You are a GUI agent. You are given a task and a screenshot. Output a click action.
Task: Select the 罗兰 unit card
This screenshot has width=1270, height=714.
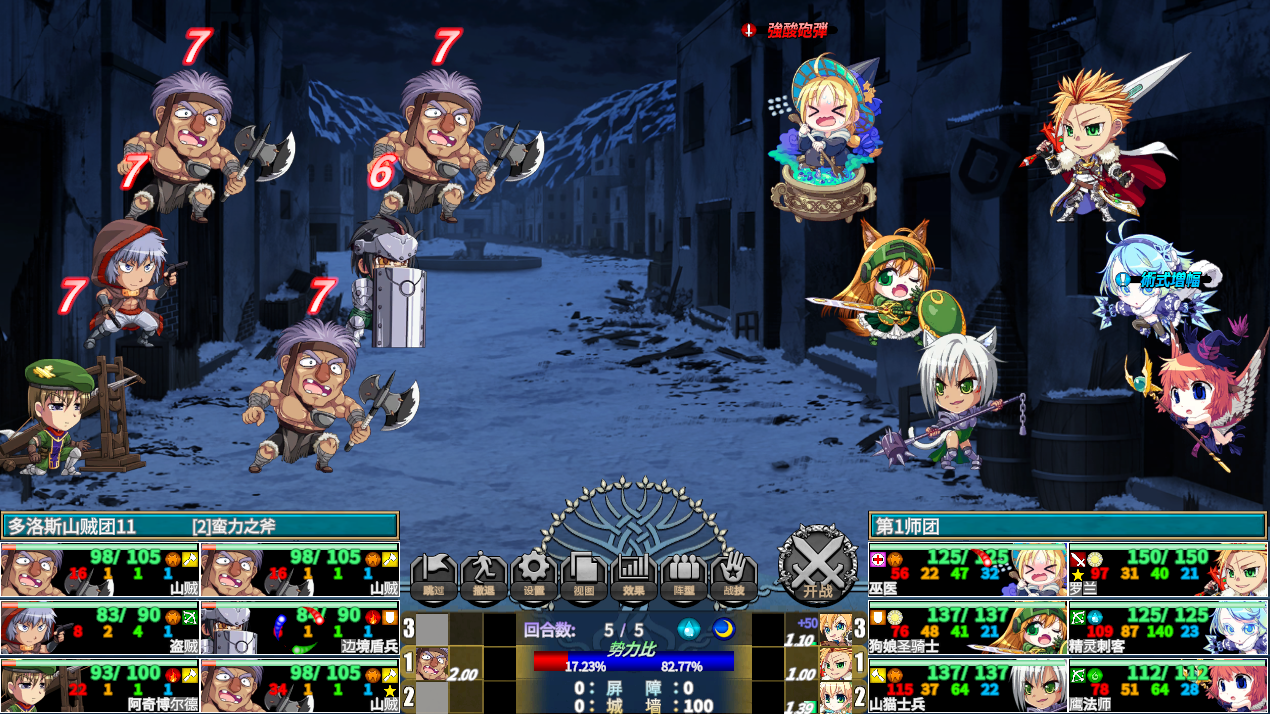tap(1167, 570)
